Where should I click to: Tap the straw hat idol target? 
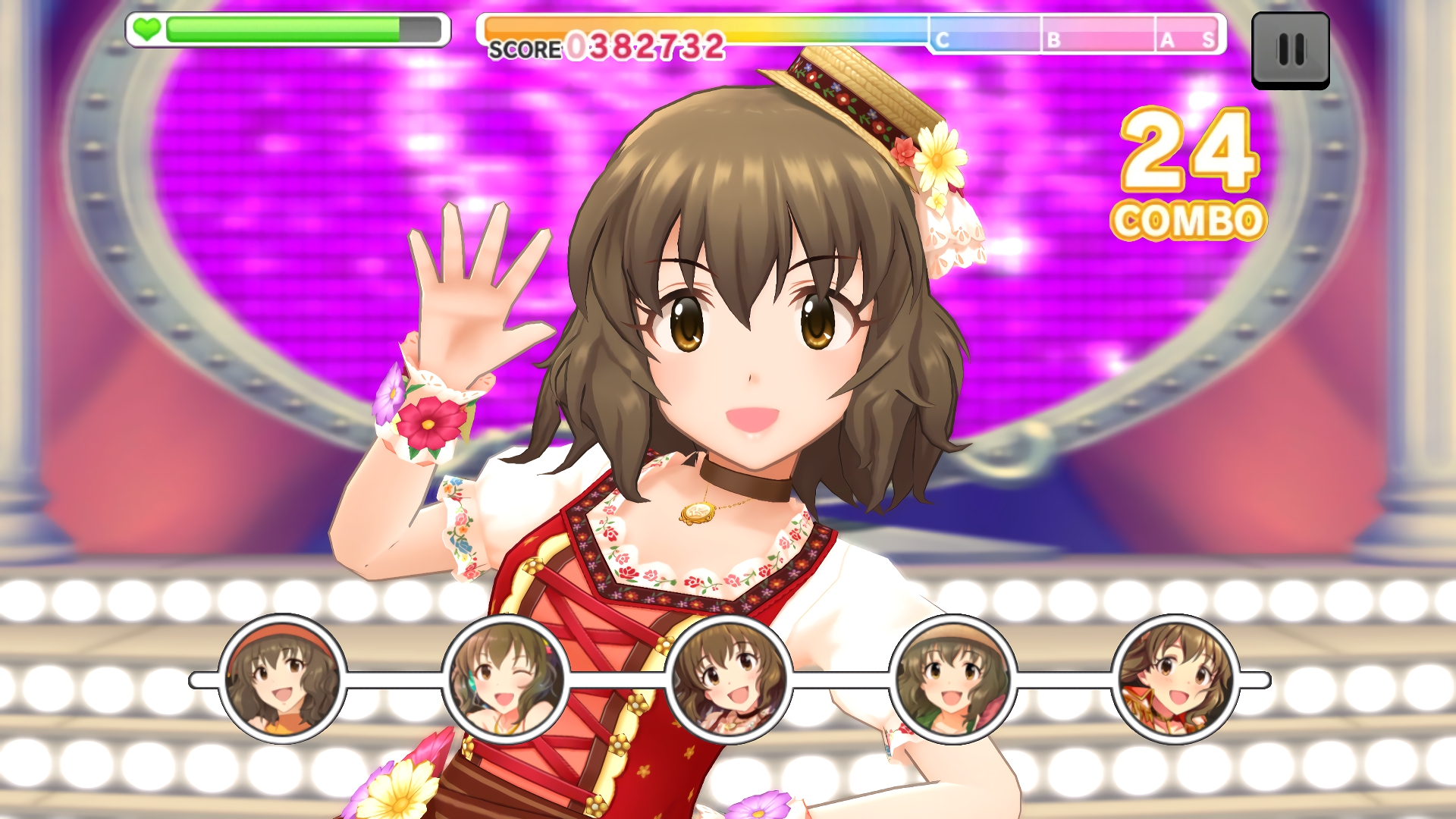coord(952,679)
